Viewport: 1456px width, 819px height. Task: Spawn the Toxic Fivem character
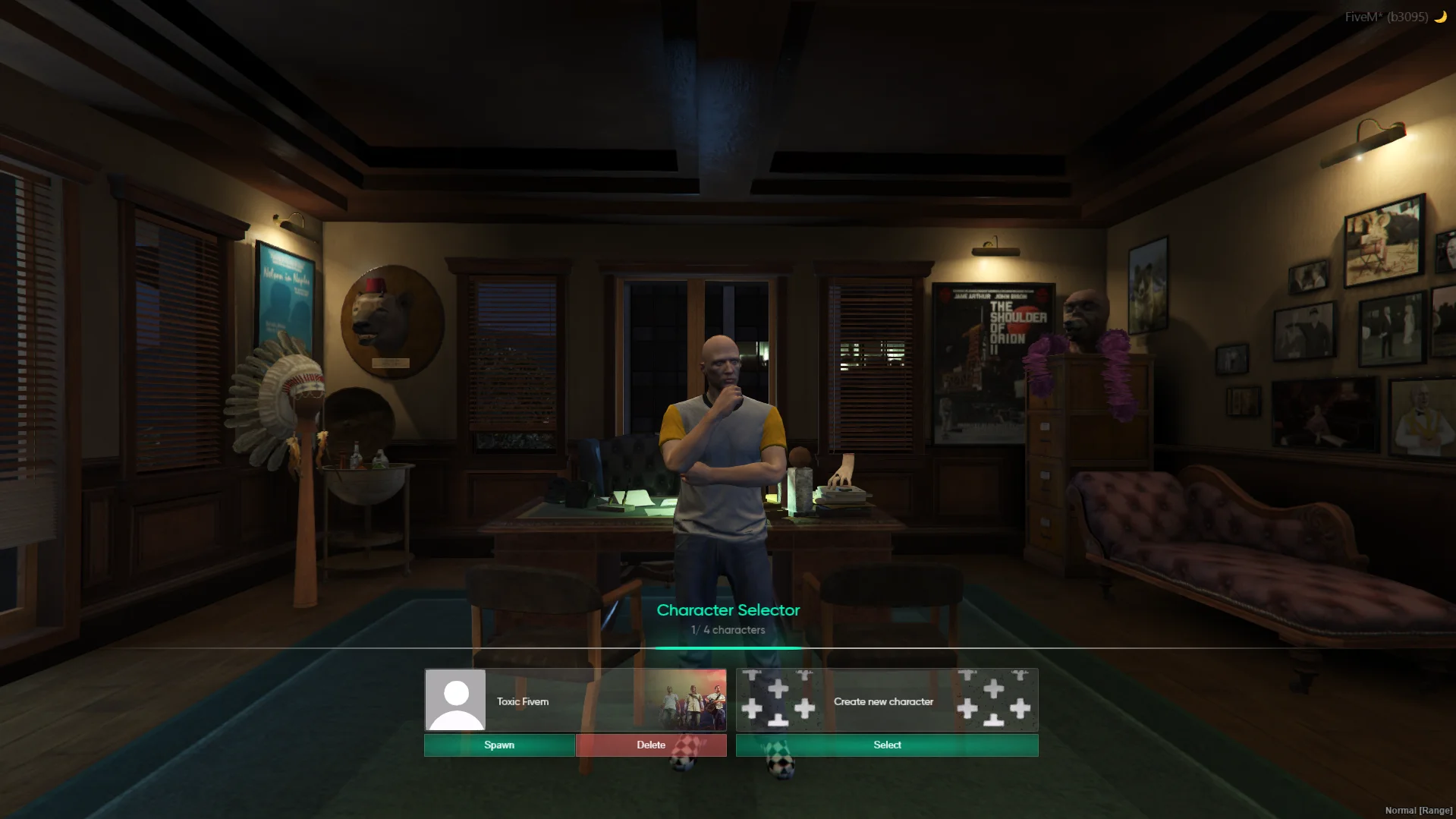pyautogui.click(x=499, y=745)
